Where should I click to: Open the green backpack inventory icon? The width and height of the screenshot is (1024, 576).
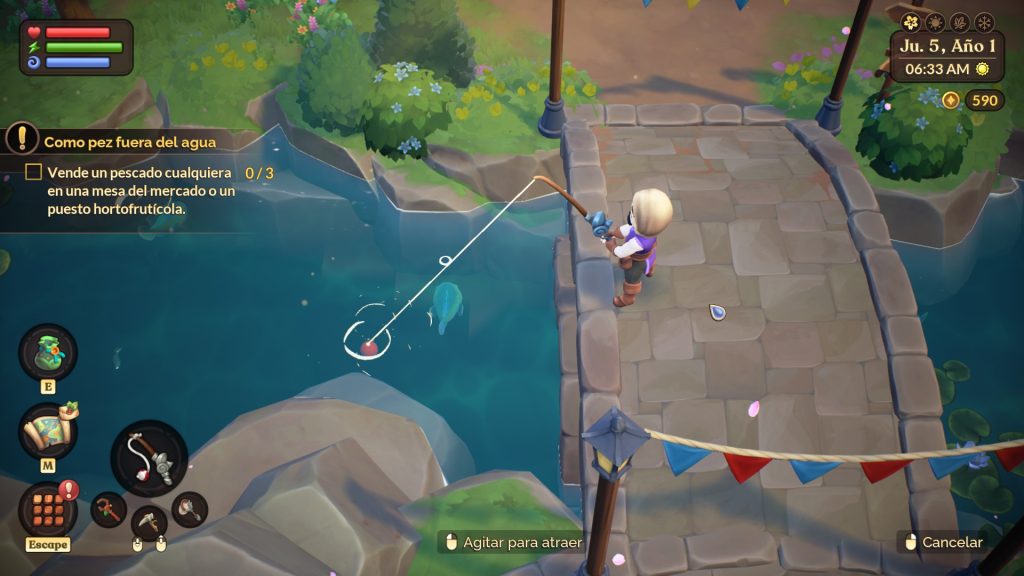[47, 352]
